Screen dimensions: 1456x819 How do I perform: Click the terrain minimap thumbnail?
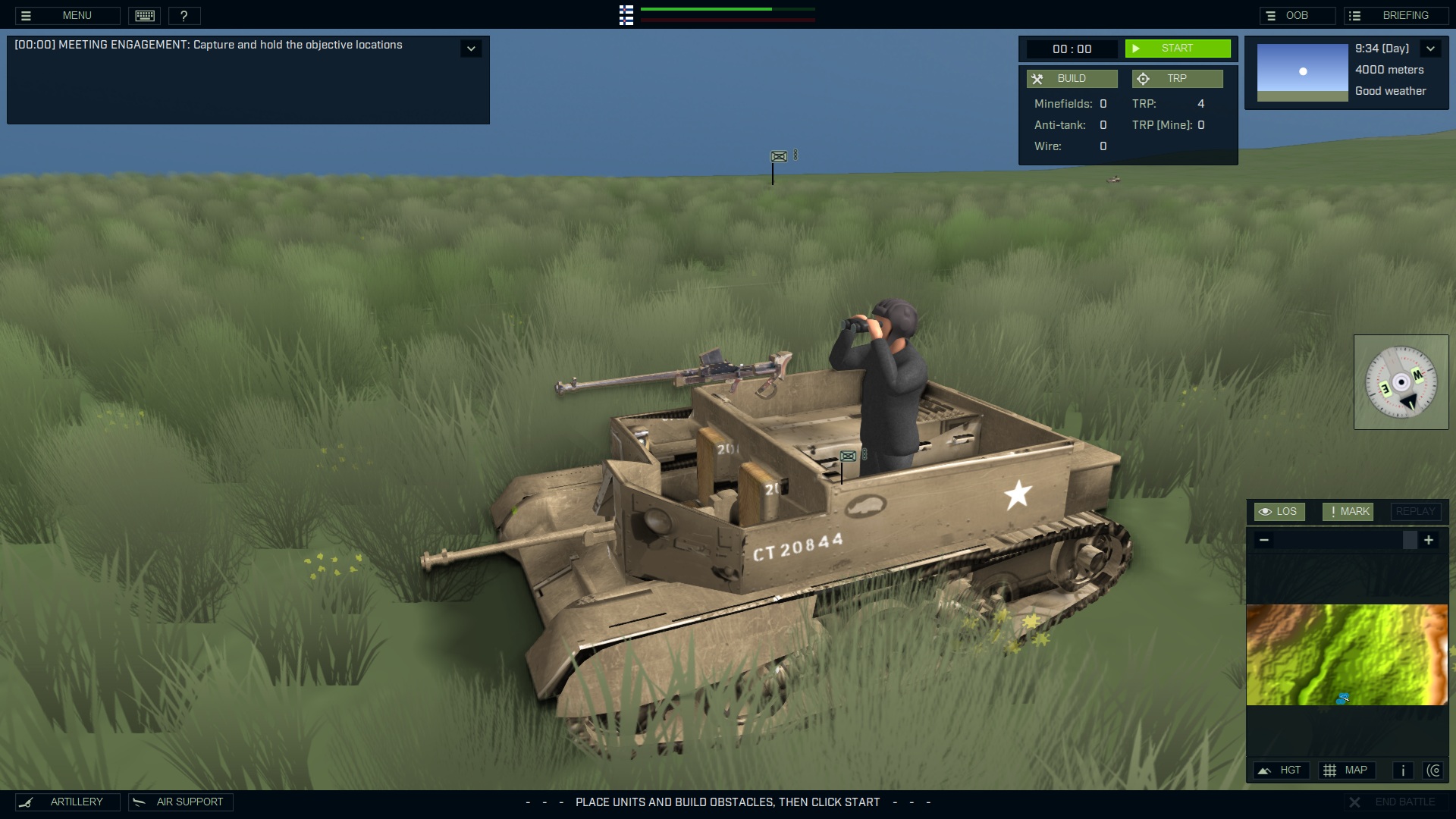(1348, 654)
